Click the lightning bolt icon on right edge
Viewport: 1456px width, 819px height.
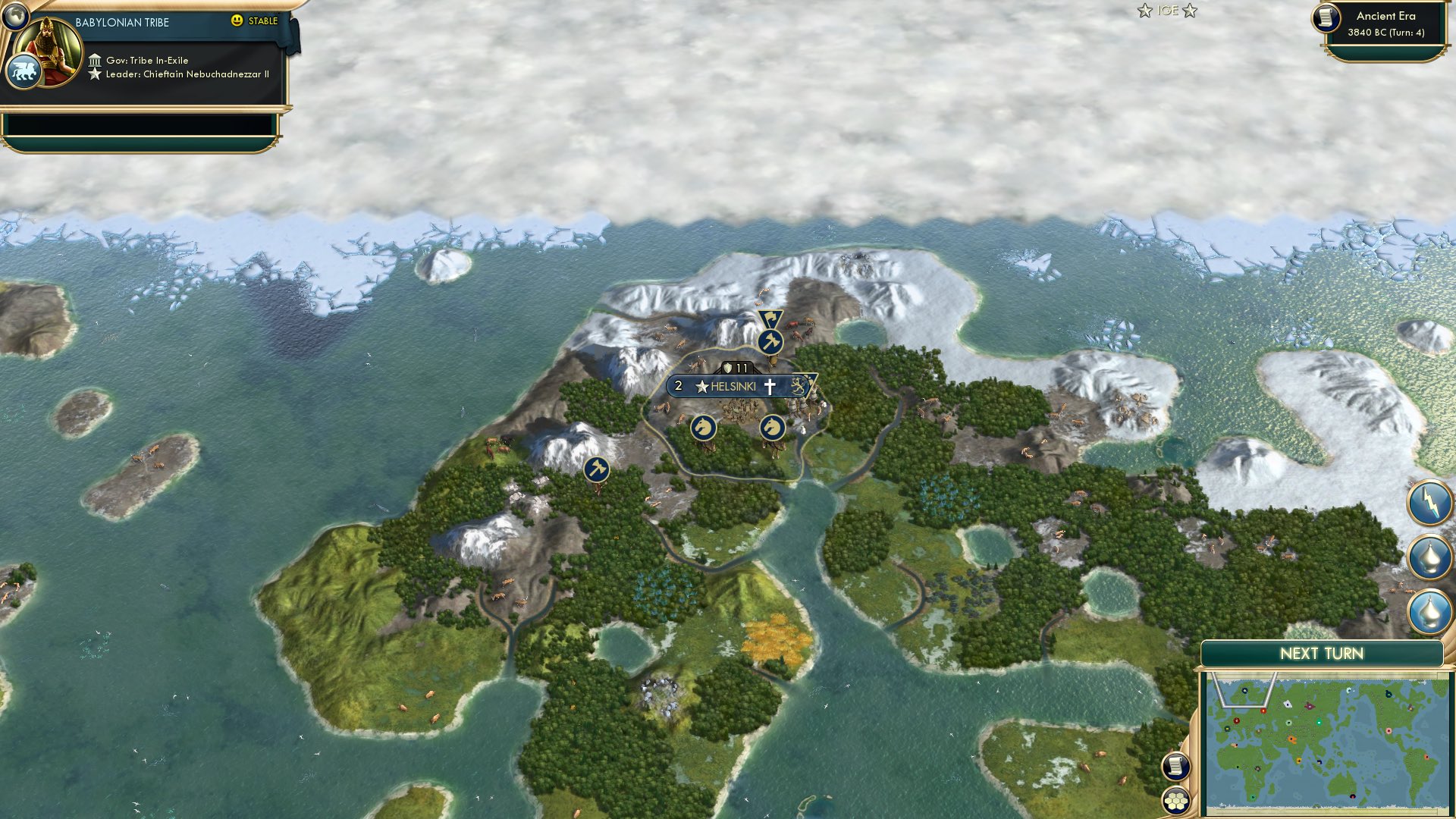click(1429, 500)
